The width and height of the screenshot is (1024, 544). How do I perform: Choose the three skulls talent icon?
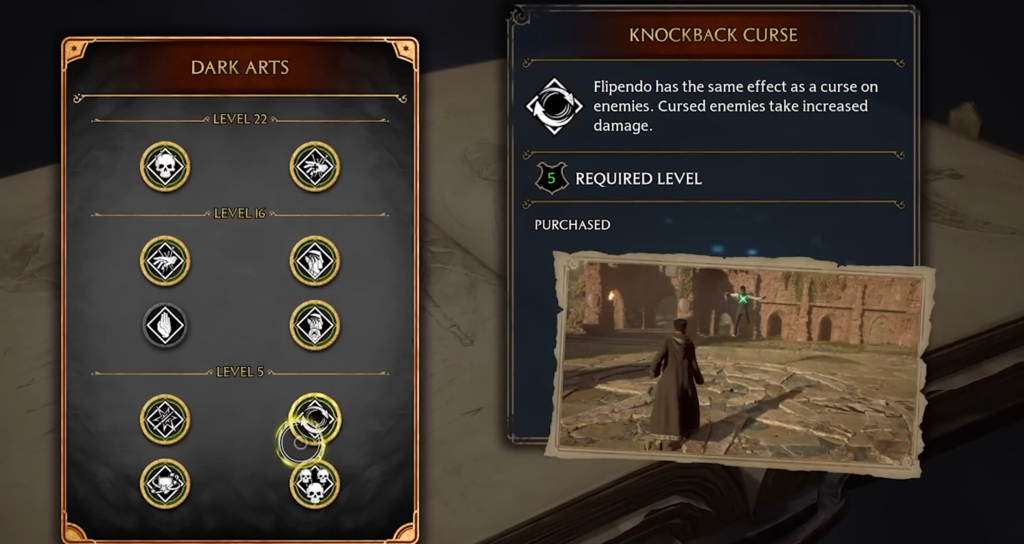click(x=315, y=484)
